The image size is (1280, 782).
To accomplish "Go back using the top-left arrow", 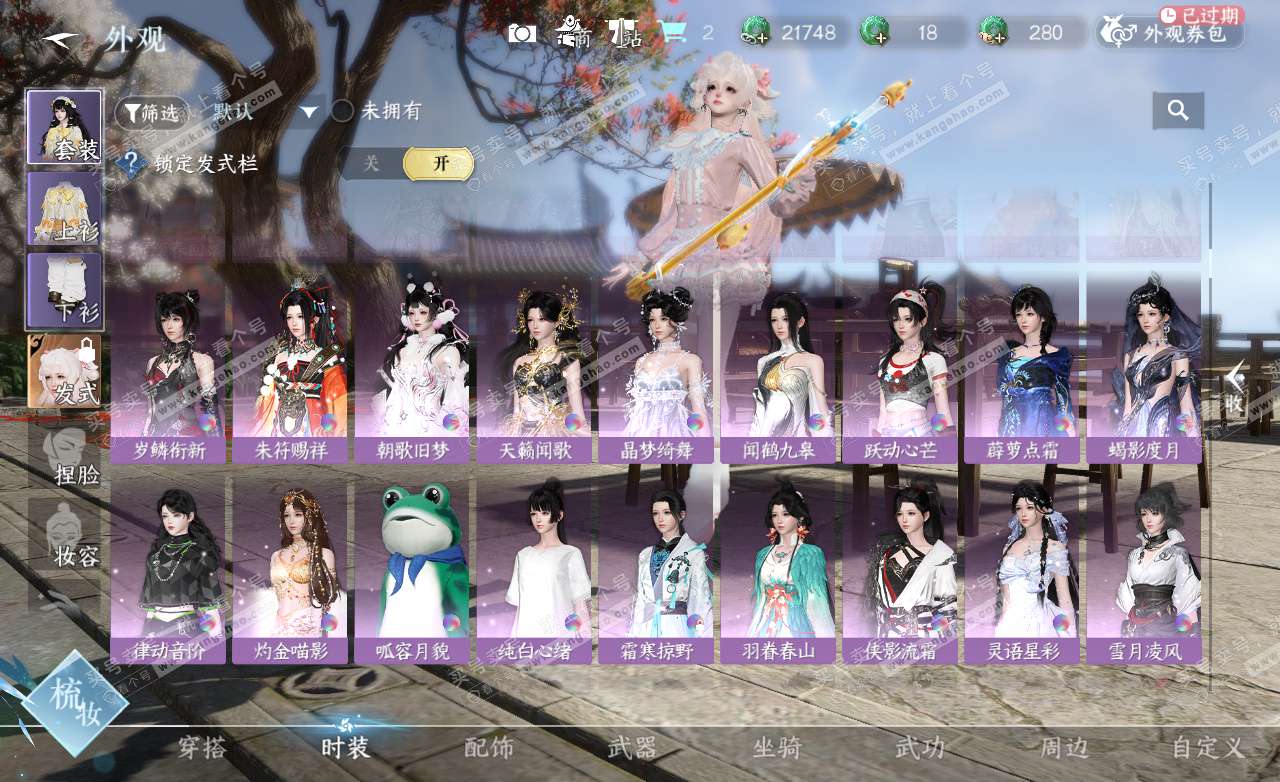I will (60, 39).
